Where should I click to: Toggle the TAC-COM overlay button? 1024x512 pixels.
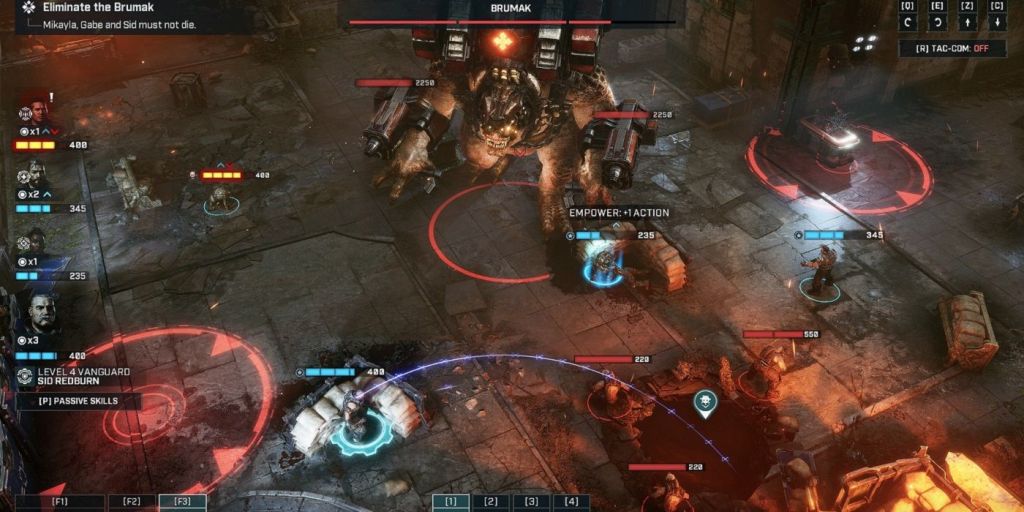[950, 48]
